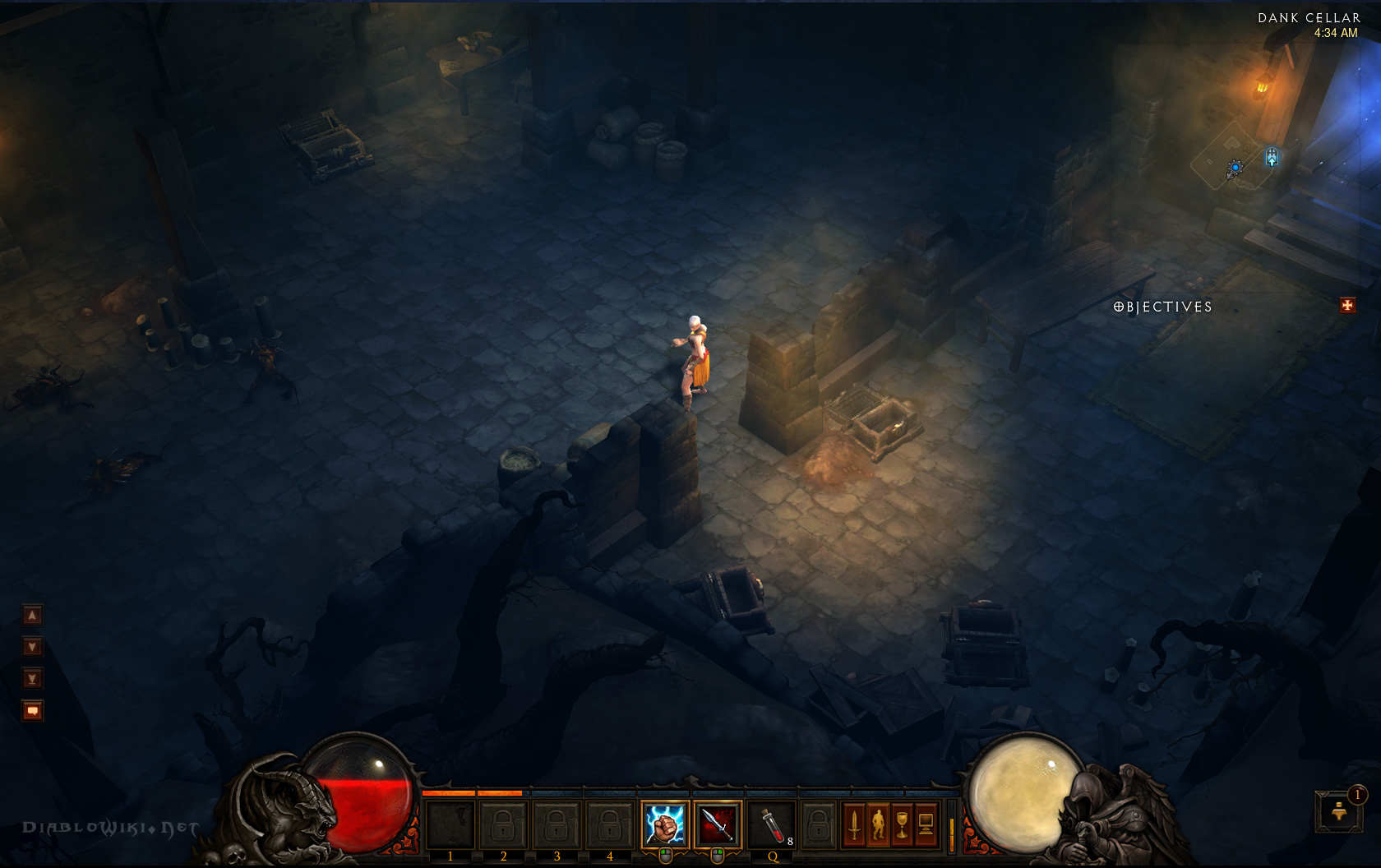
Task: Open the chat speech bubble button
Action: [x=32, y=710]
